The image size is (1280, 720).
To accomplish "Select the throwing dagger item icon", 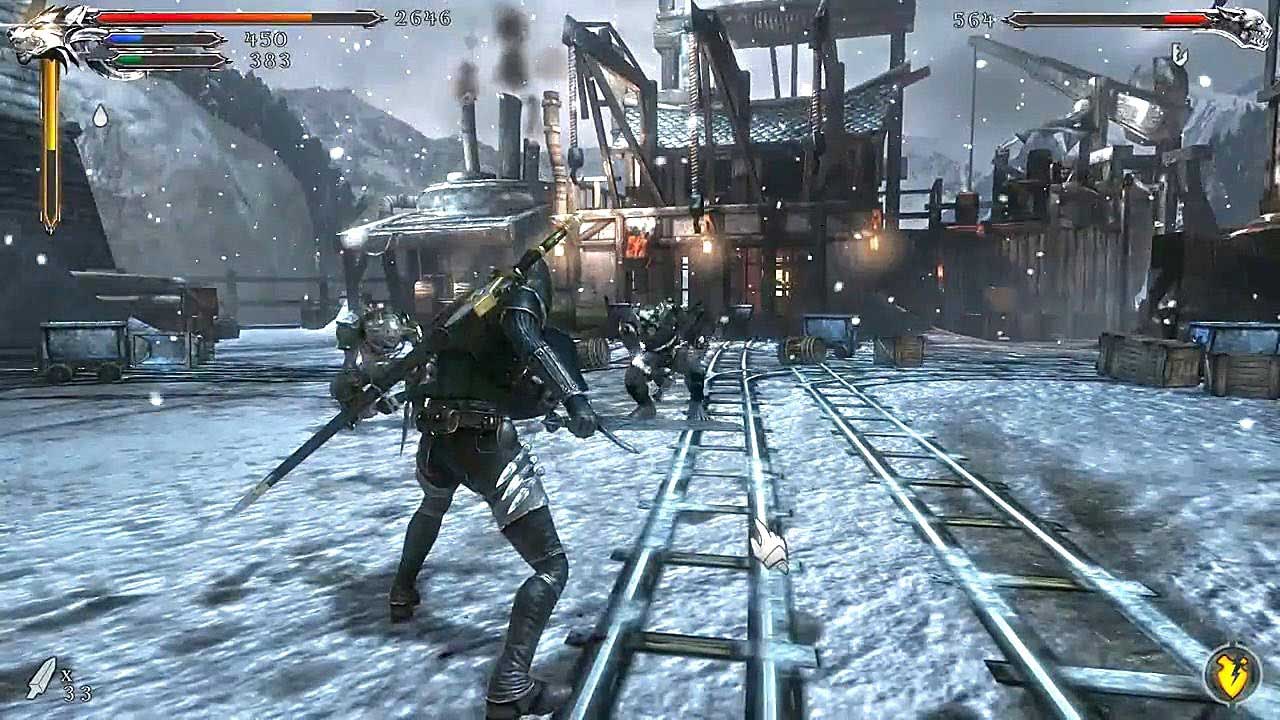I will 42,678.
